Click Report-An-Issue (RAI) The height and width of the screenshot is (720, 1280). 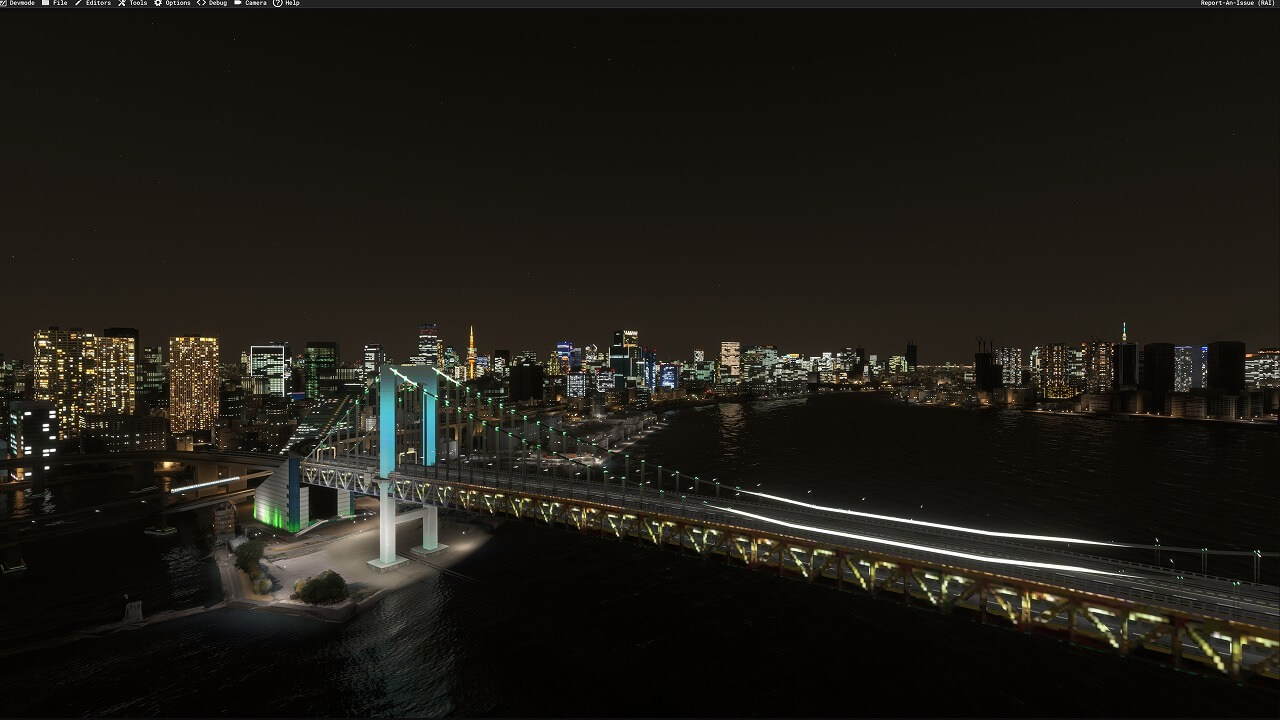click(x=1237, y=3)
